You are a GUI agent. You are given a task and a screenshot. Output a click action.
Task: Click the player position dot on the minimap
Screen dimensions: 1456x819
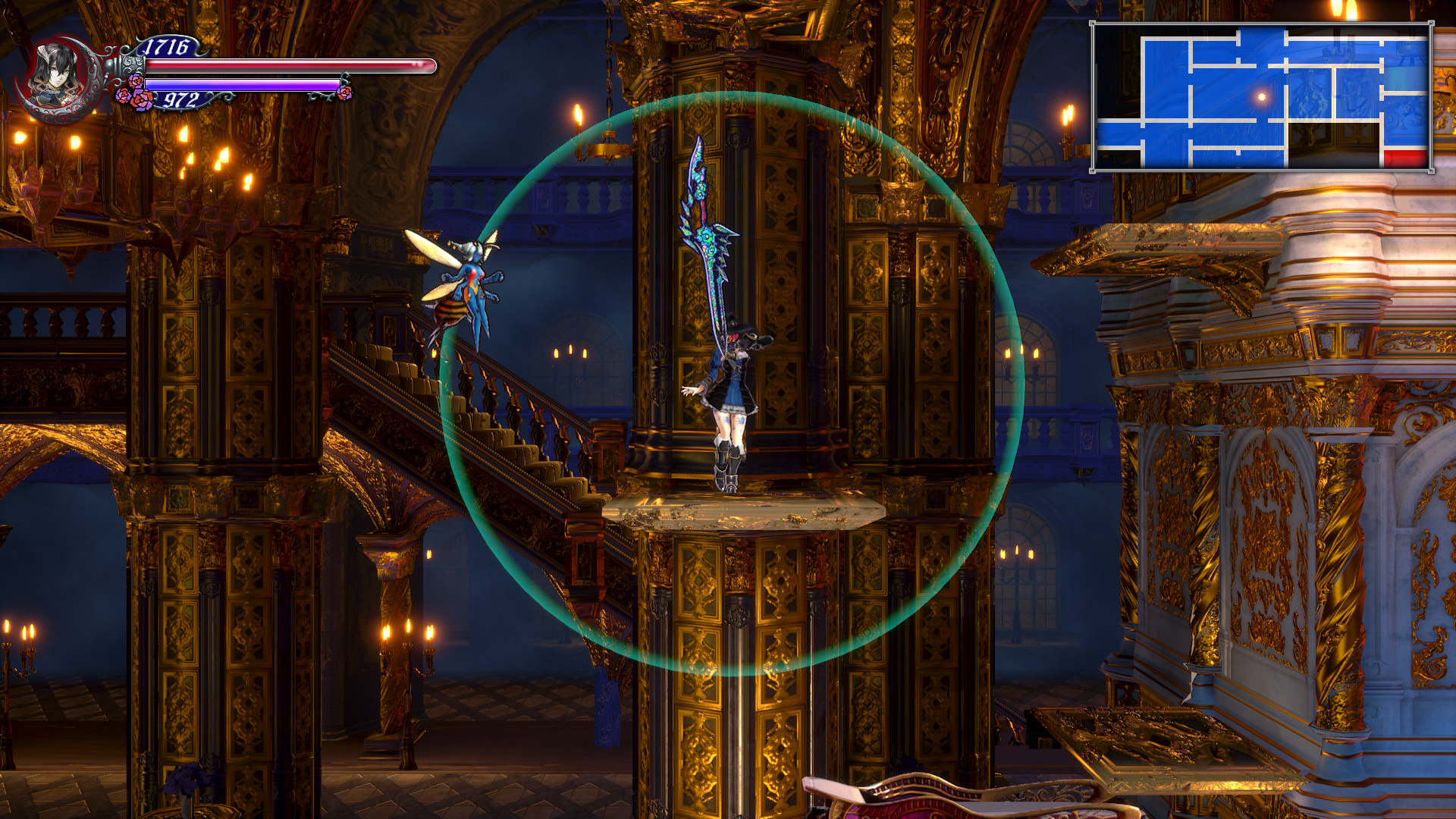pyautogui.click(x=1261, y=97)
